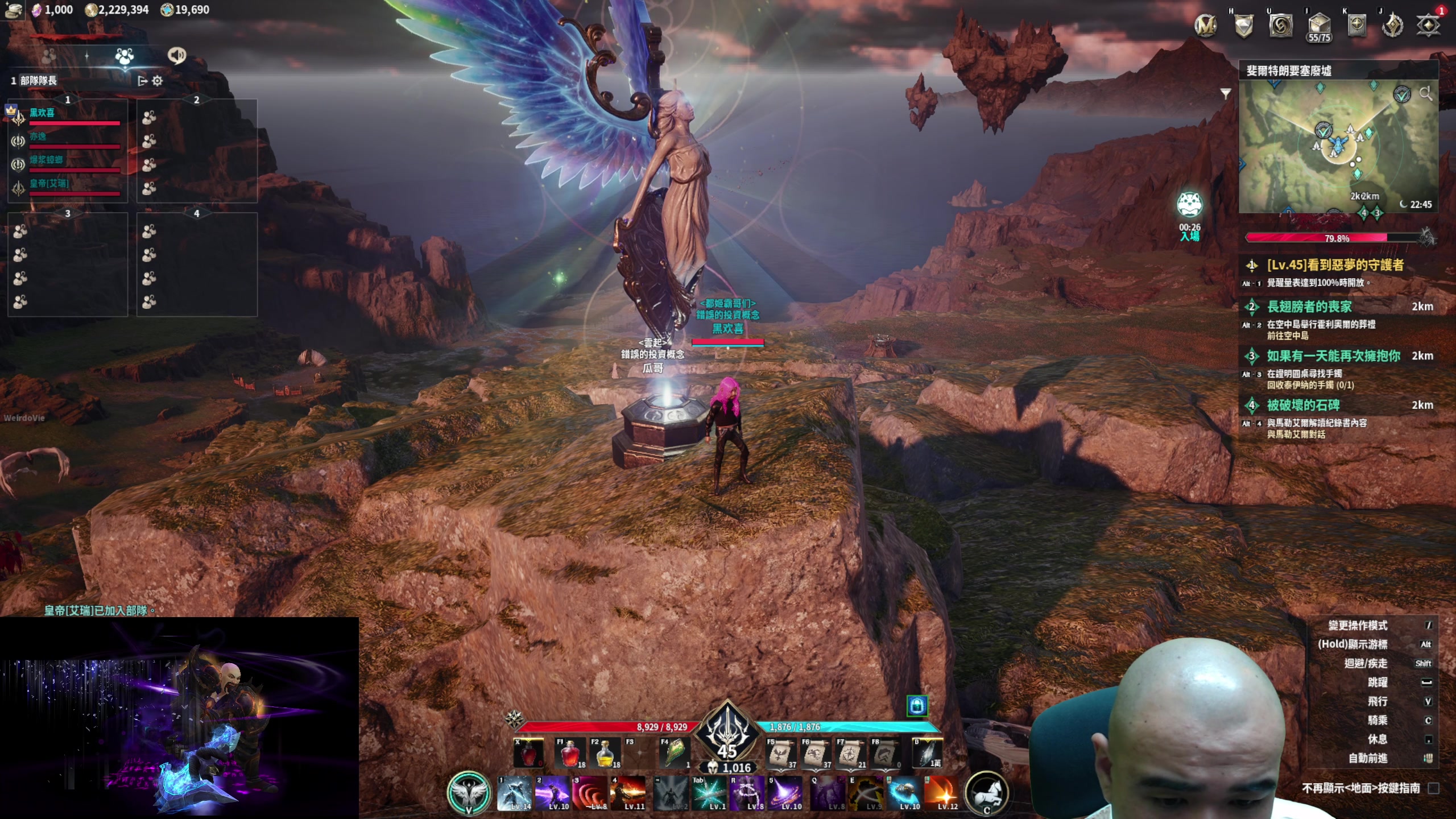Use the F5 bird scroll slot
Image resolution: width=1456 pixels, height=819 pixels.
[x=781, y=754]
